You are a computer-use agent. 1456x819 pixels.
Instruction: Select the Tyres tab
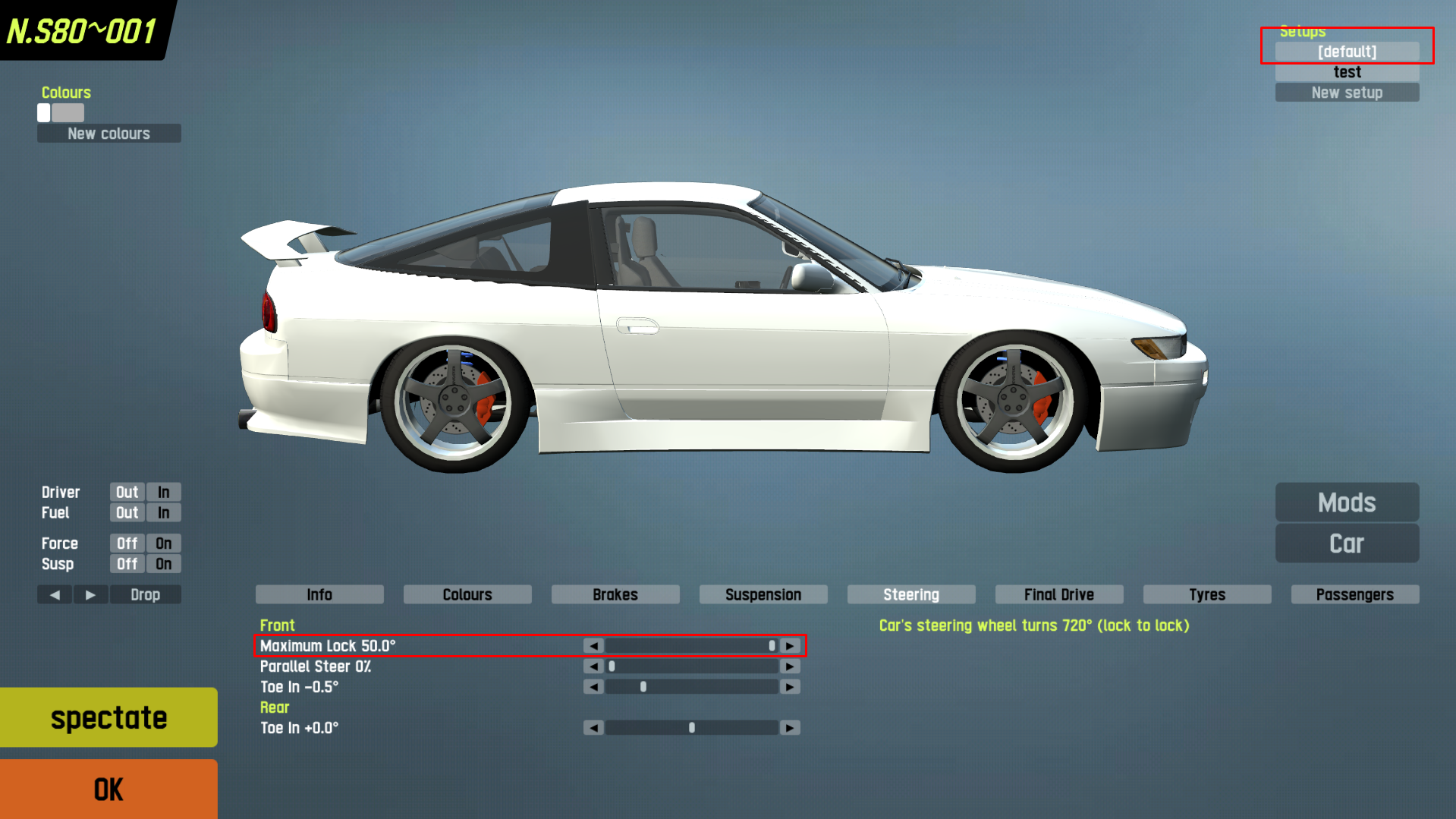point(1206,595)
